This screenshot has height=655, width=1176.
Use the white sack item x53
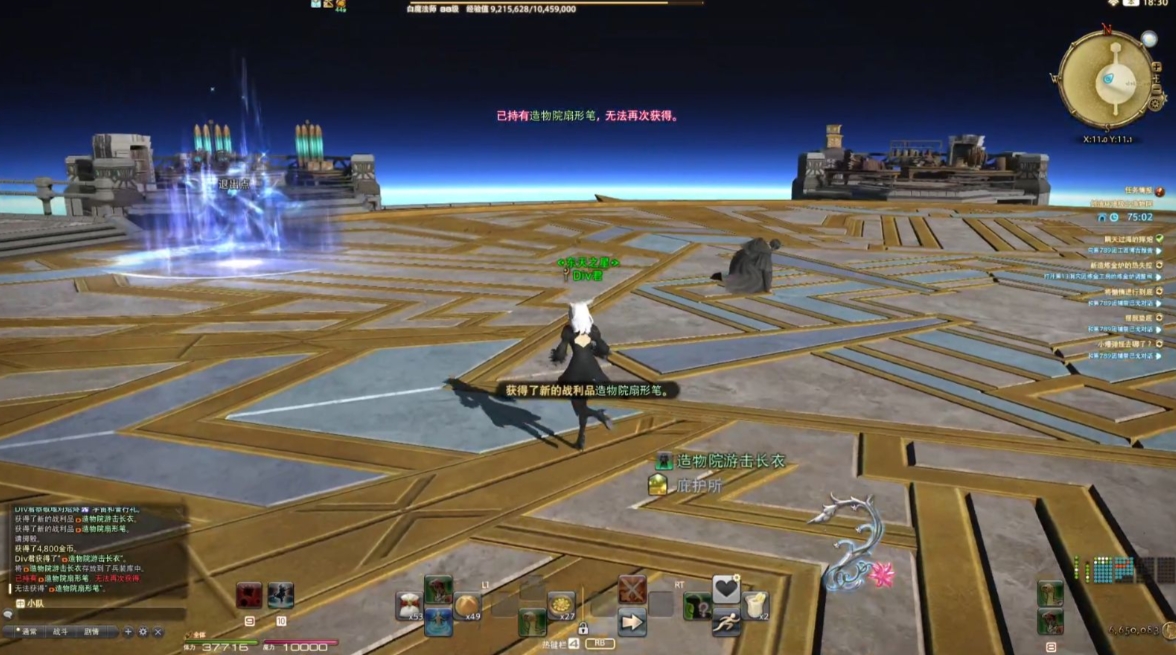point(408,605)
